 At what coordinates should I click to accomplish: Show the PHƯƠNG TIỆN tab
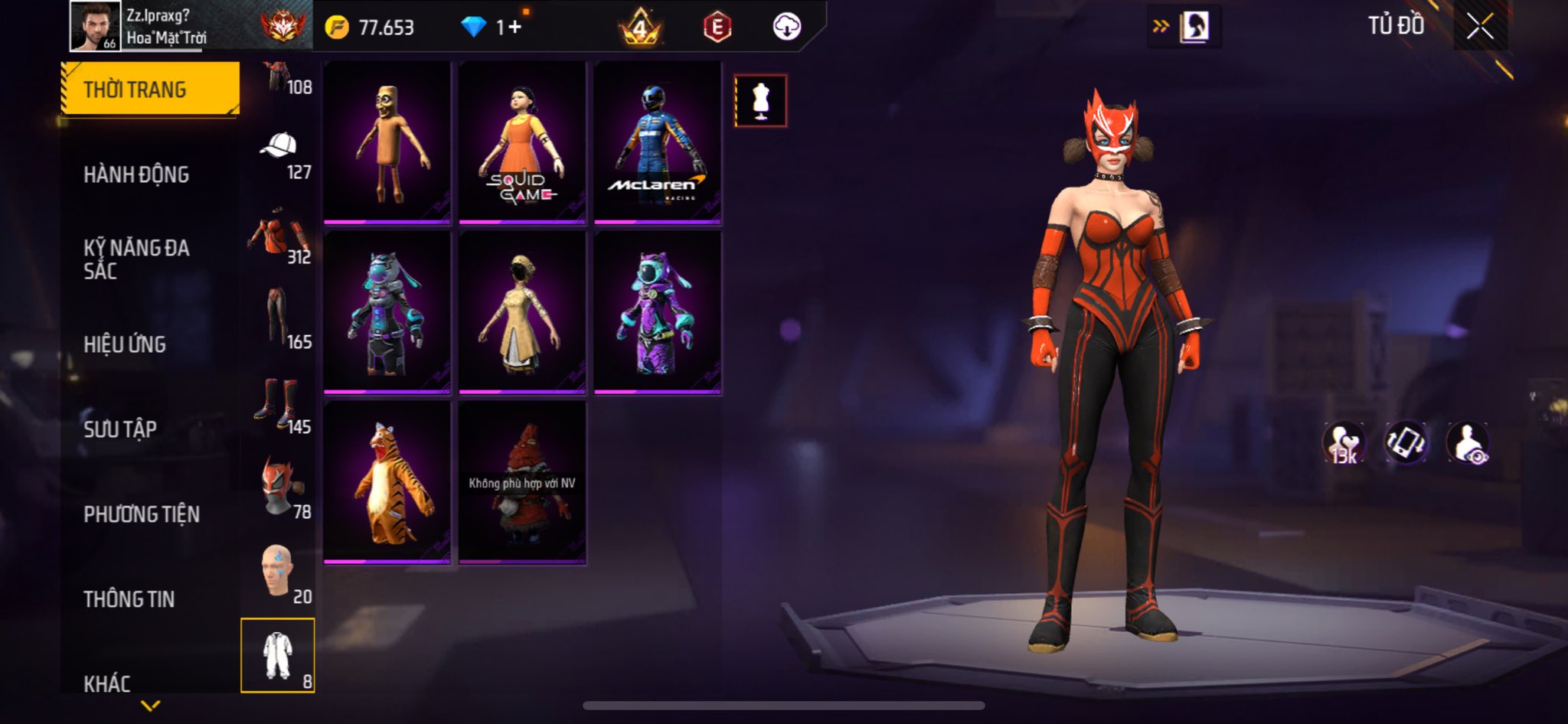[142, 514]
